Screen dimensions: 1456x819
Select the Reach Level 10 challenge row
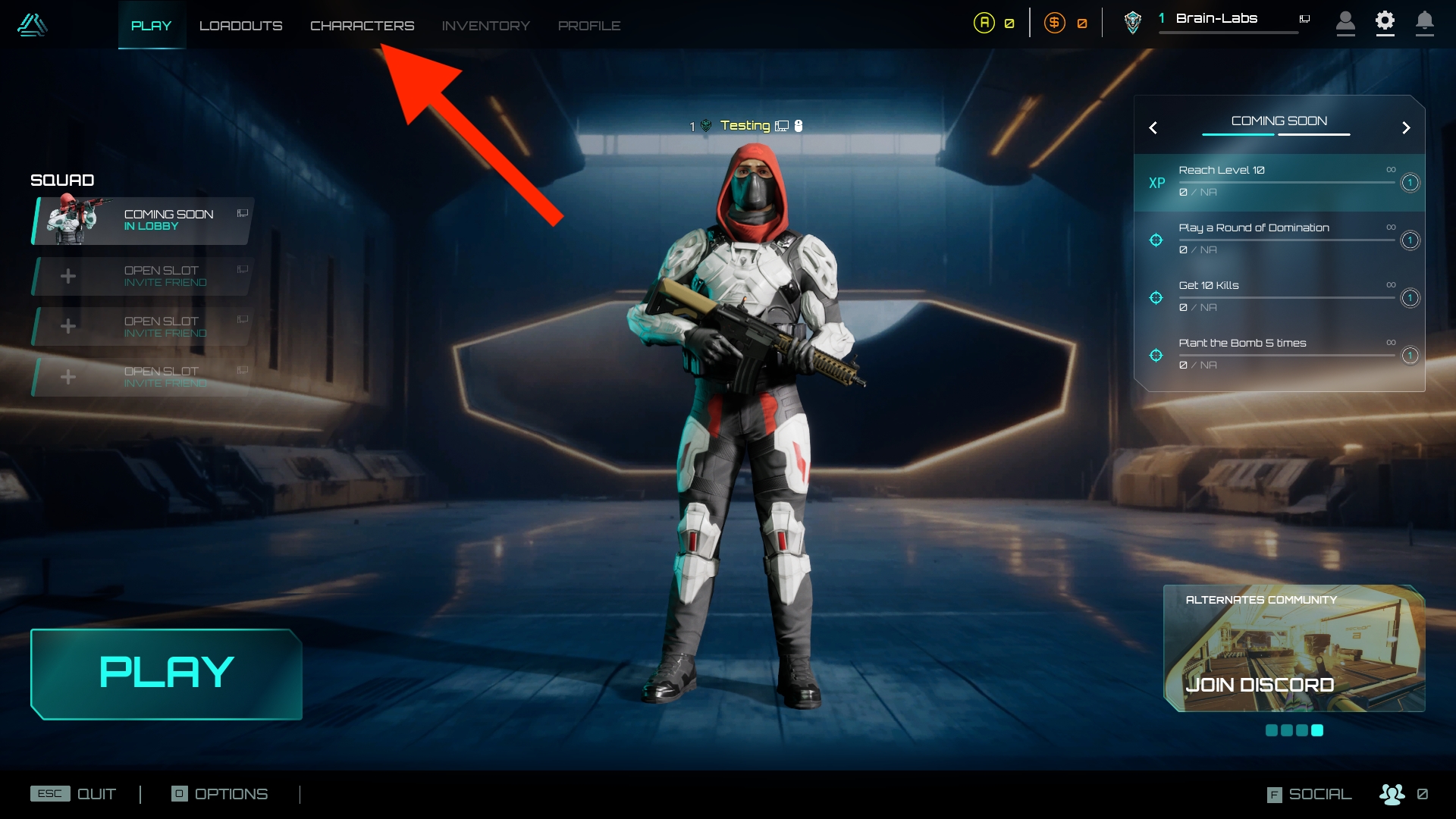1279,182
